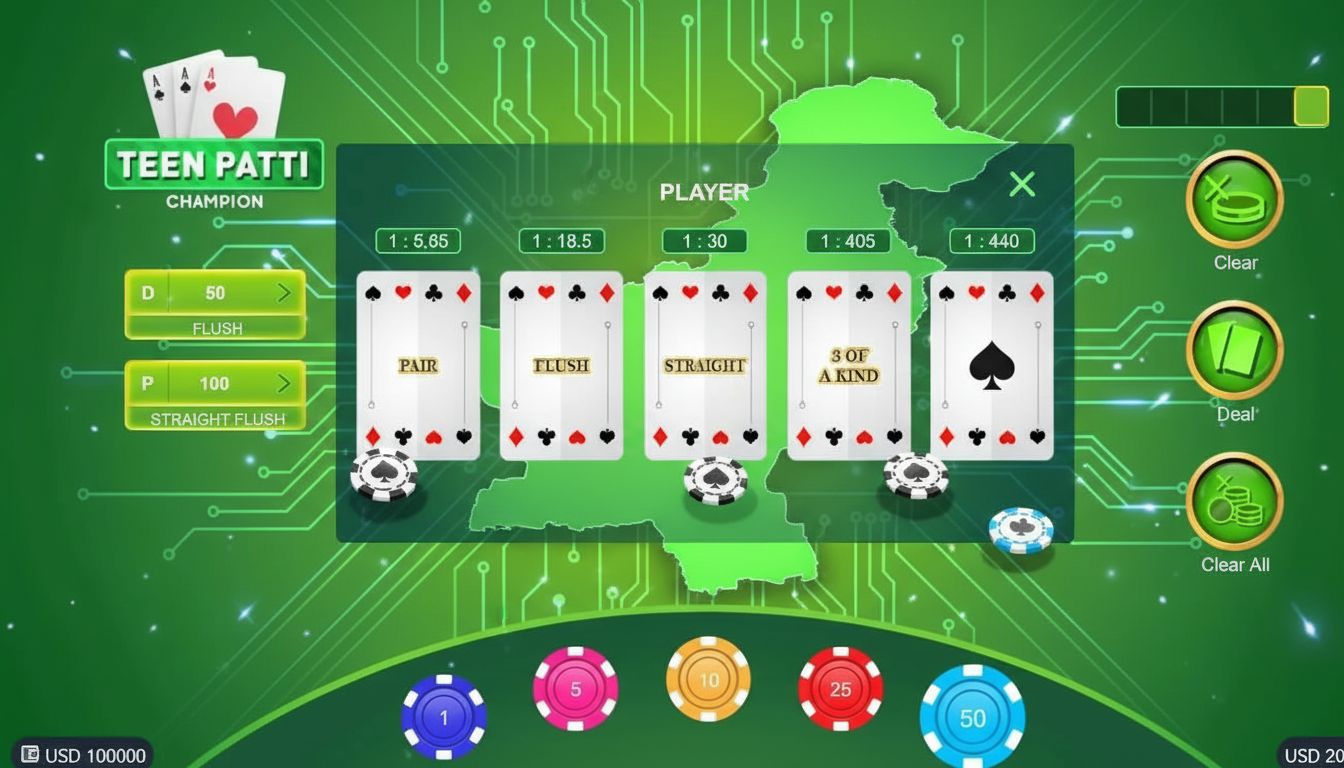Viewport: 1344px width, 768px height.
Task: Select the FLUSH betting card
Action: pos(560,366)
